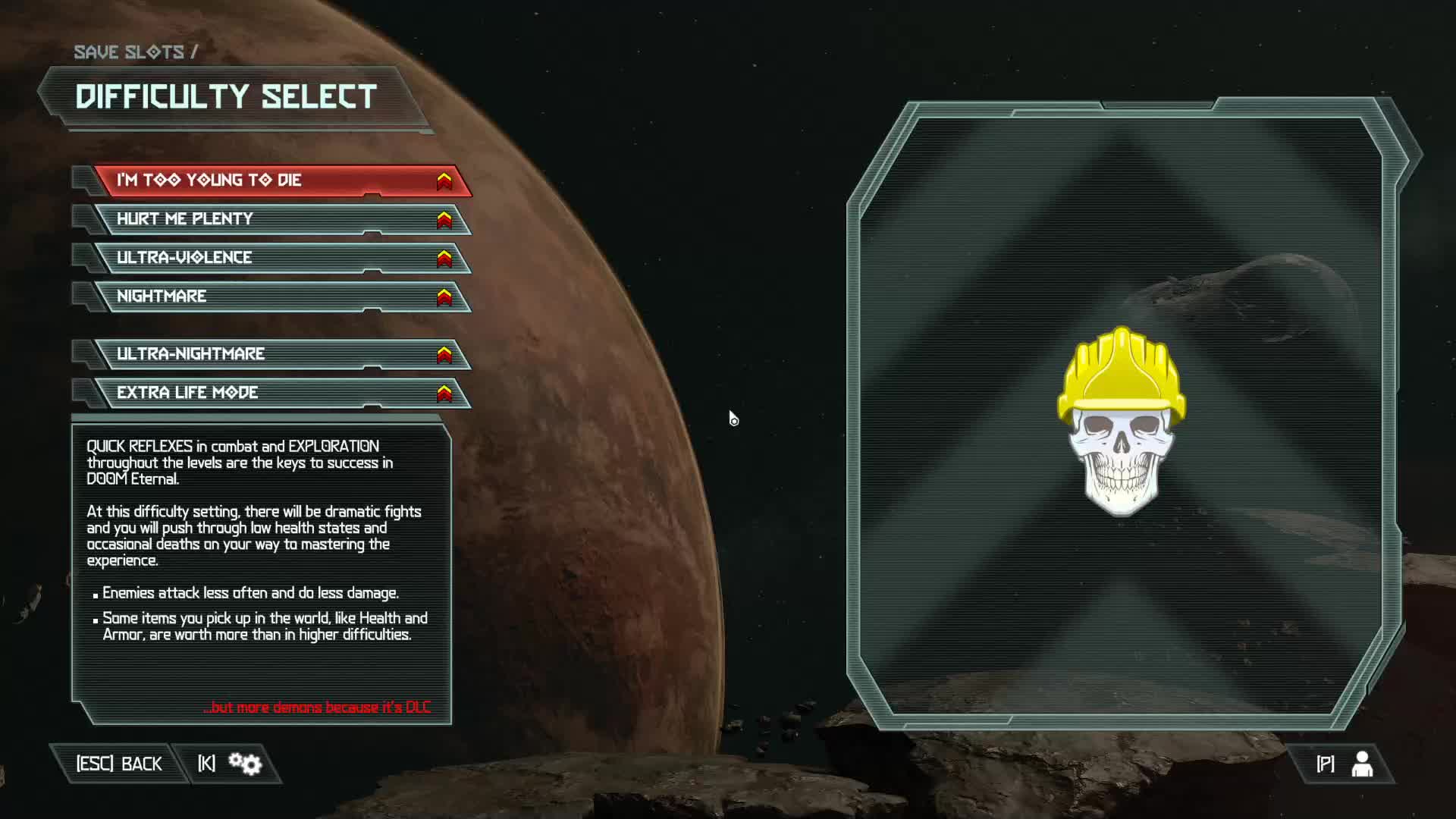Select Extra Life Mode
Viewport: 1456px width, 819px height.
281,393
